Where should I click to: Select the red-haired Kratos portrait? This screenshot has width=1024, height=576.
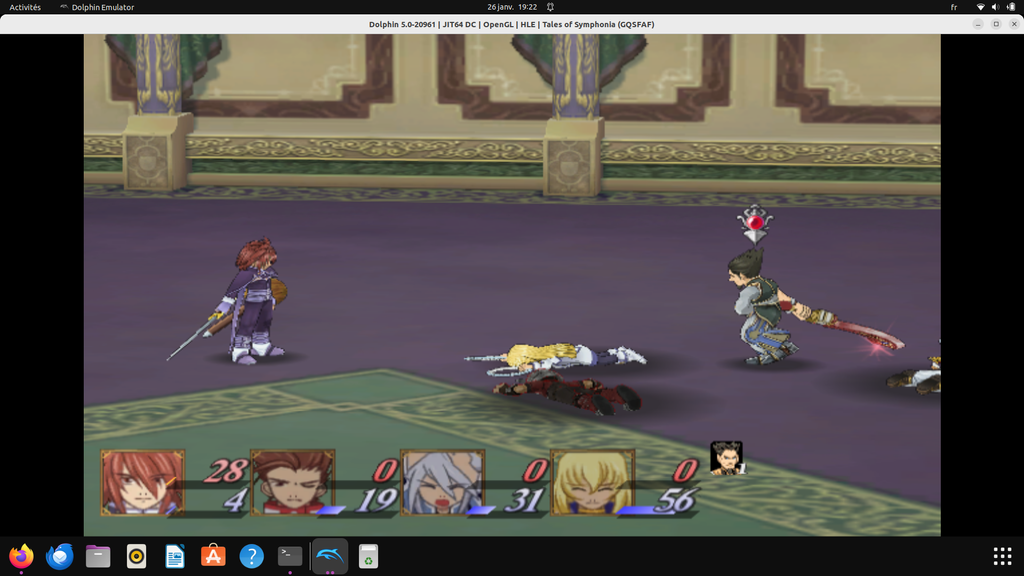[141, 482]
